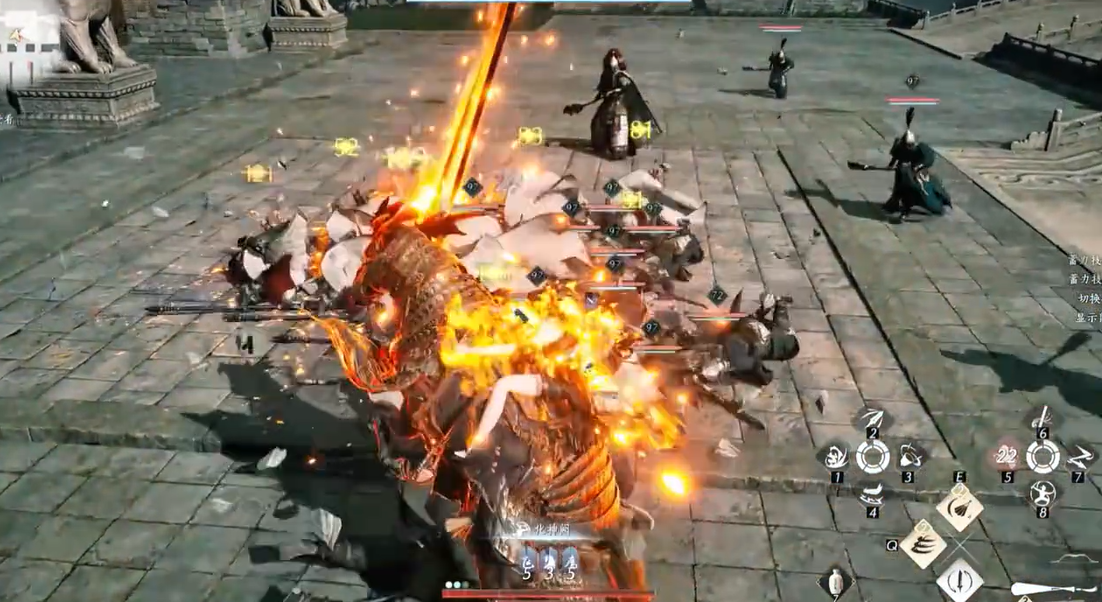
Task: Use the claw slash diamond skill
Action: 922,544
